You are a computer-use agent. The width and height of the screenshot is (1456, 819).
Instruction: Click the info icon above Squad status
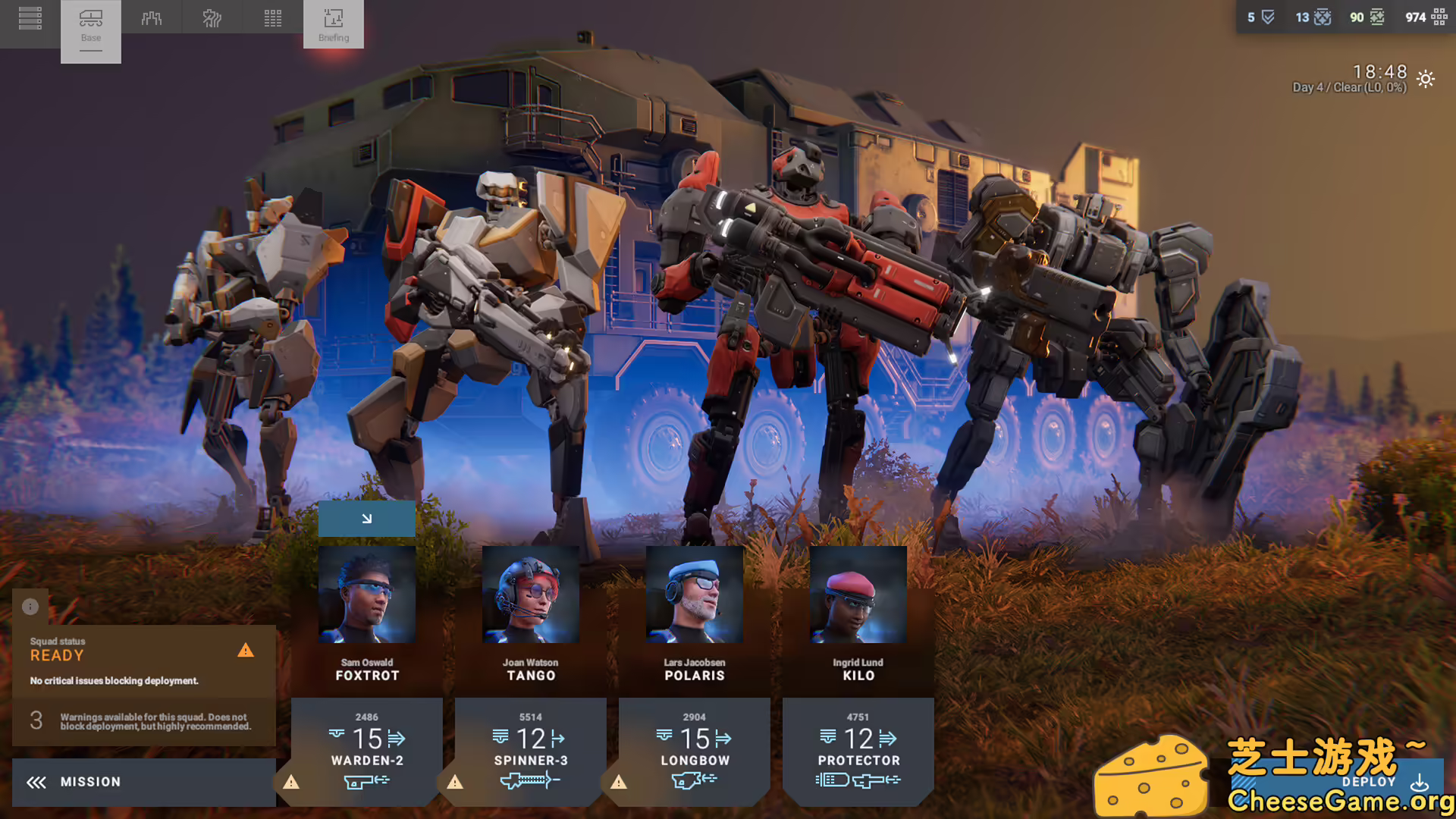(x=30, y=607)
